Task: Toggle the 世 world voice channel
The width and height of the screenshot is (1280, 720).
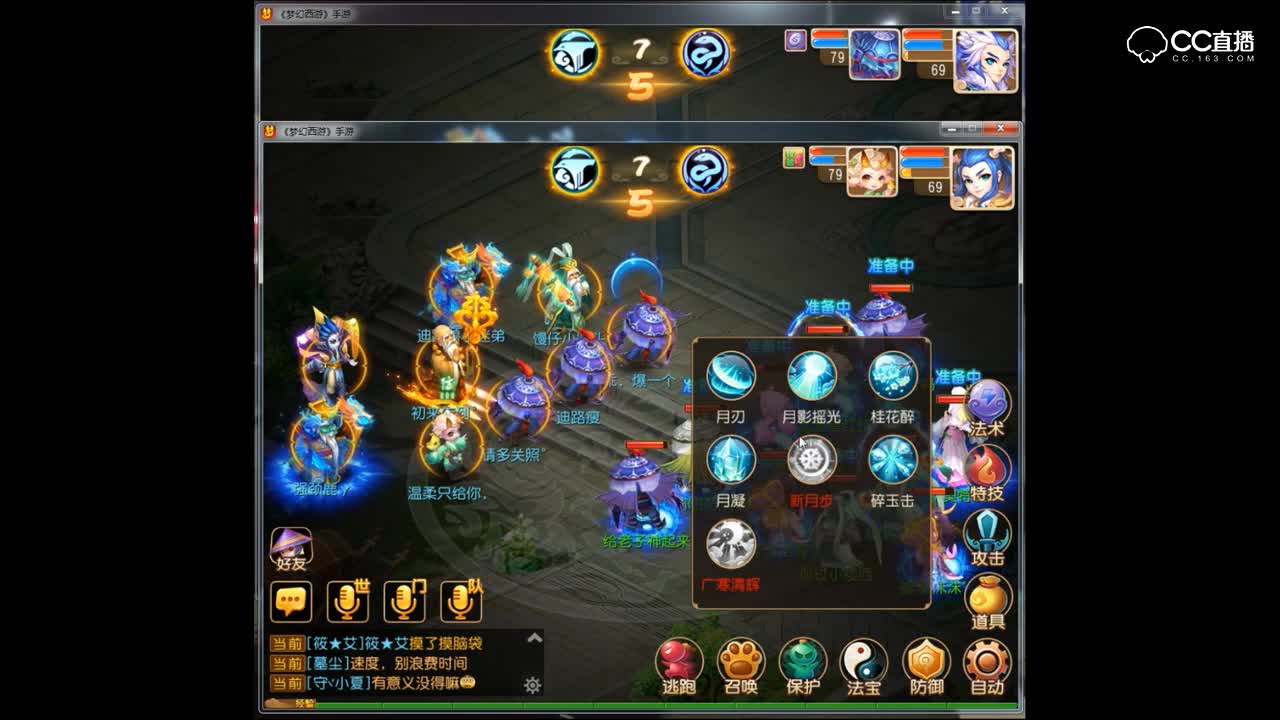Action: 347,603
